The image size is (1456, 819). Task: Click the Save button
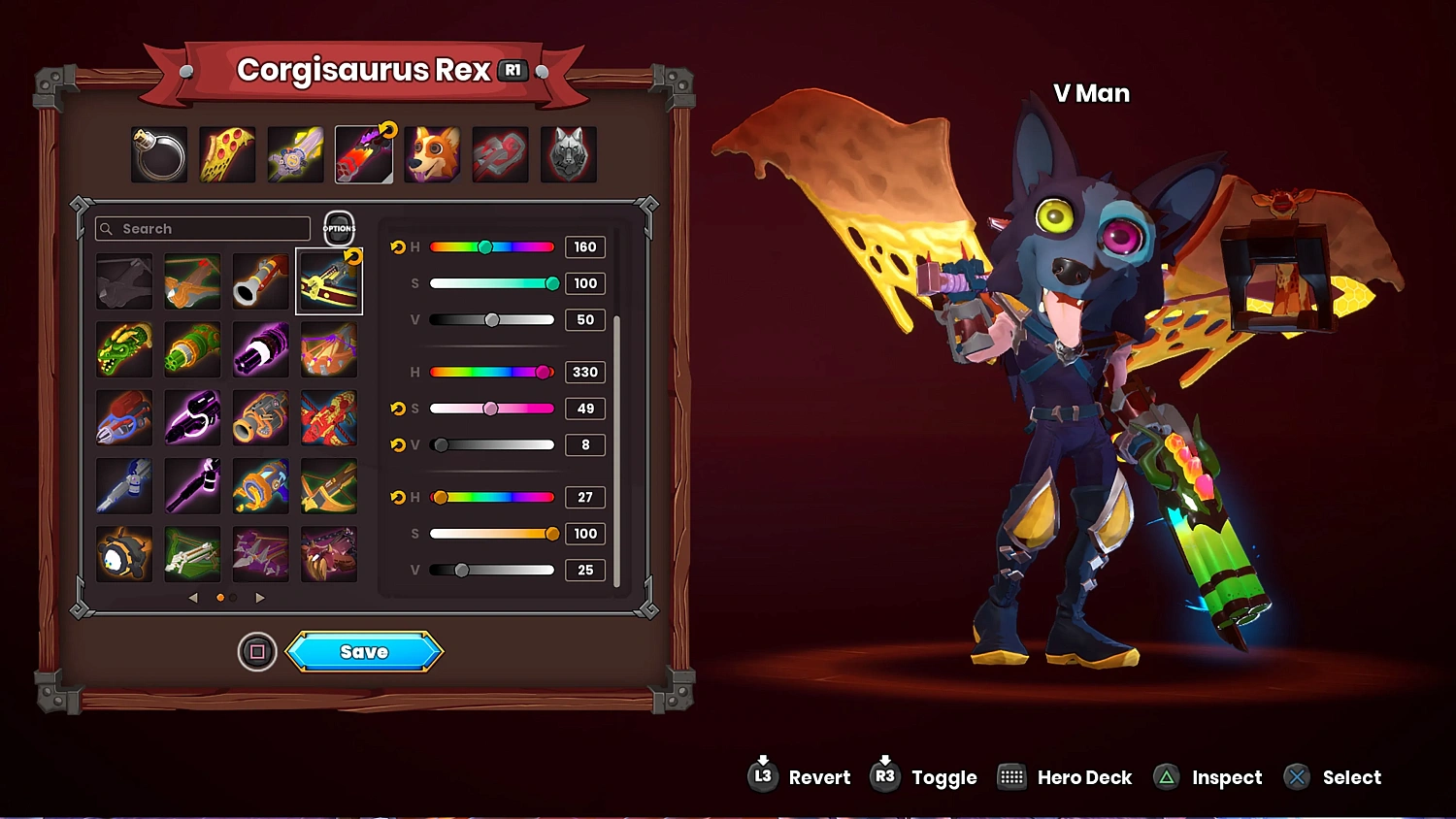click(x=364, y=651)
